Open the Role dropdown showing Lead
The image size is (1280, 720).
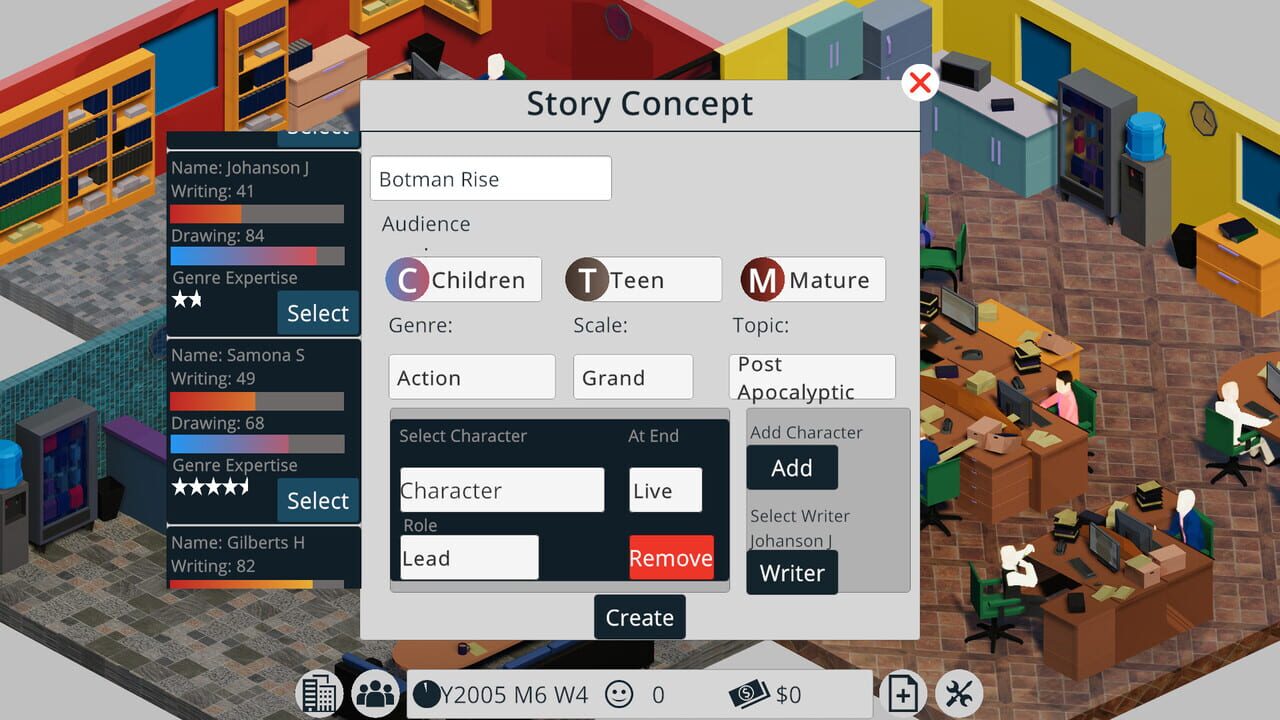[468, 557]
